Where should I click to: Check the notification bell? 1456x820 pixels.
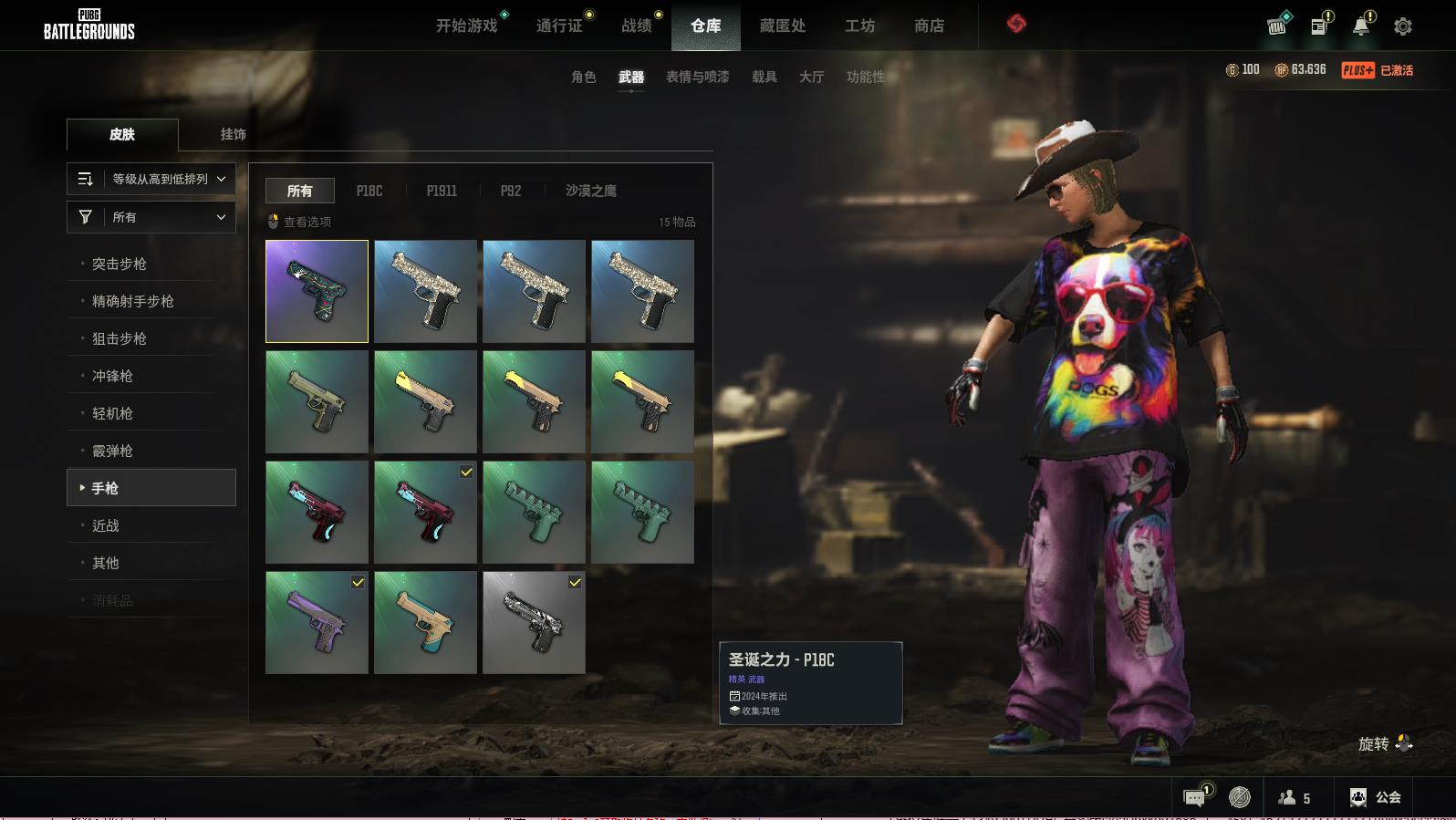click(x=1360, y=26)
